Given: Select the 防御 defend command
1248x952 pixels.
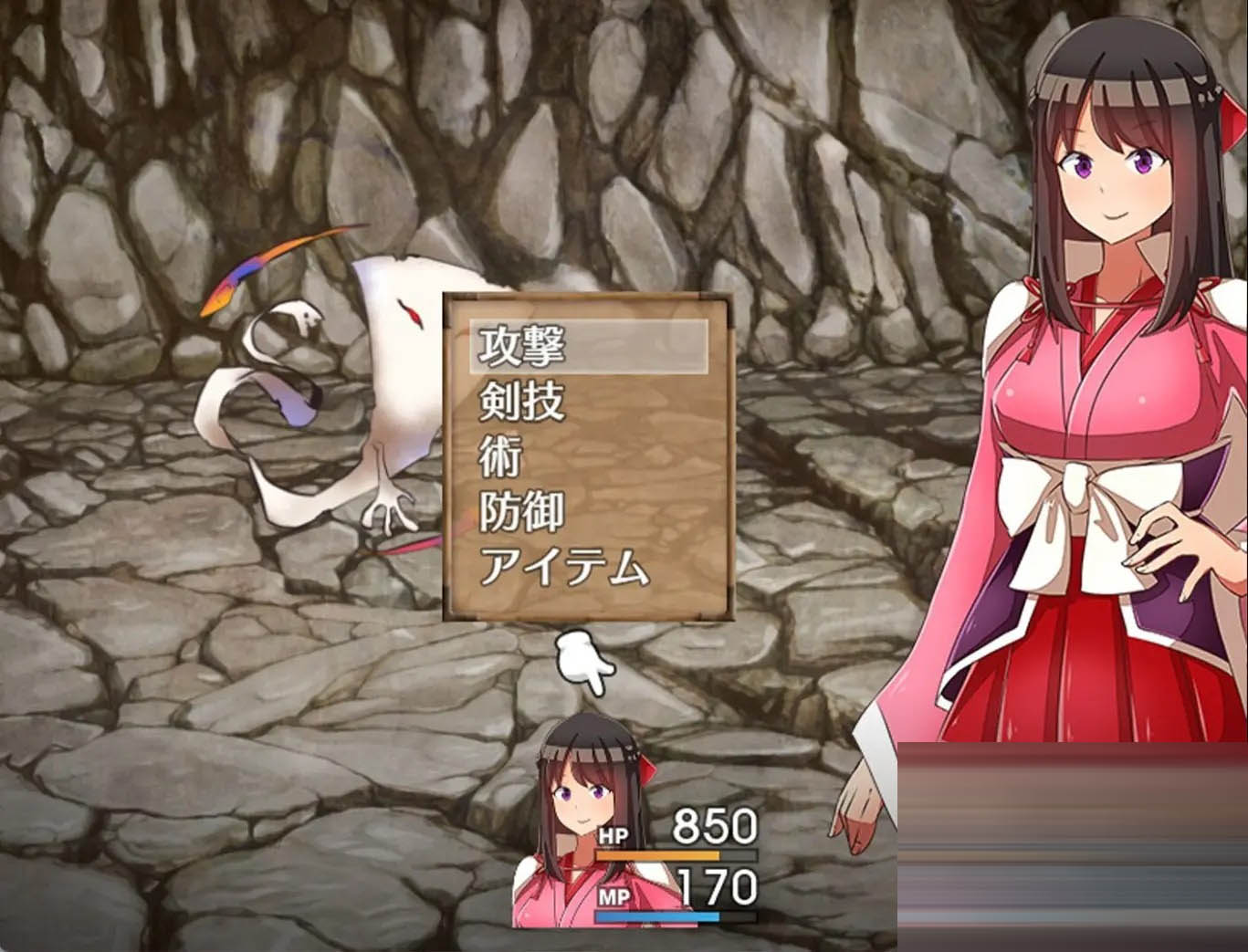Looking at the screenshot, I should (x=522, y=512).
